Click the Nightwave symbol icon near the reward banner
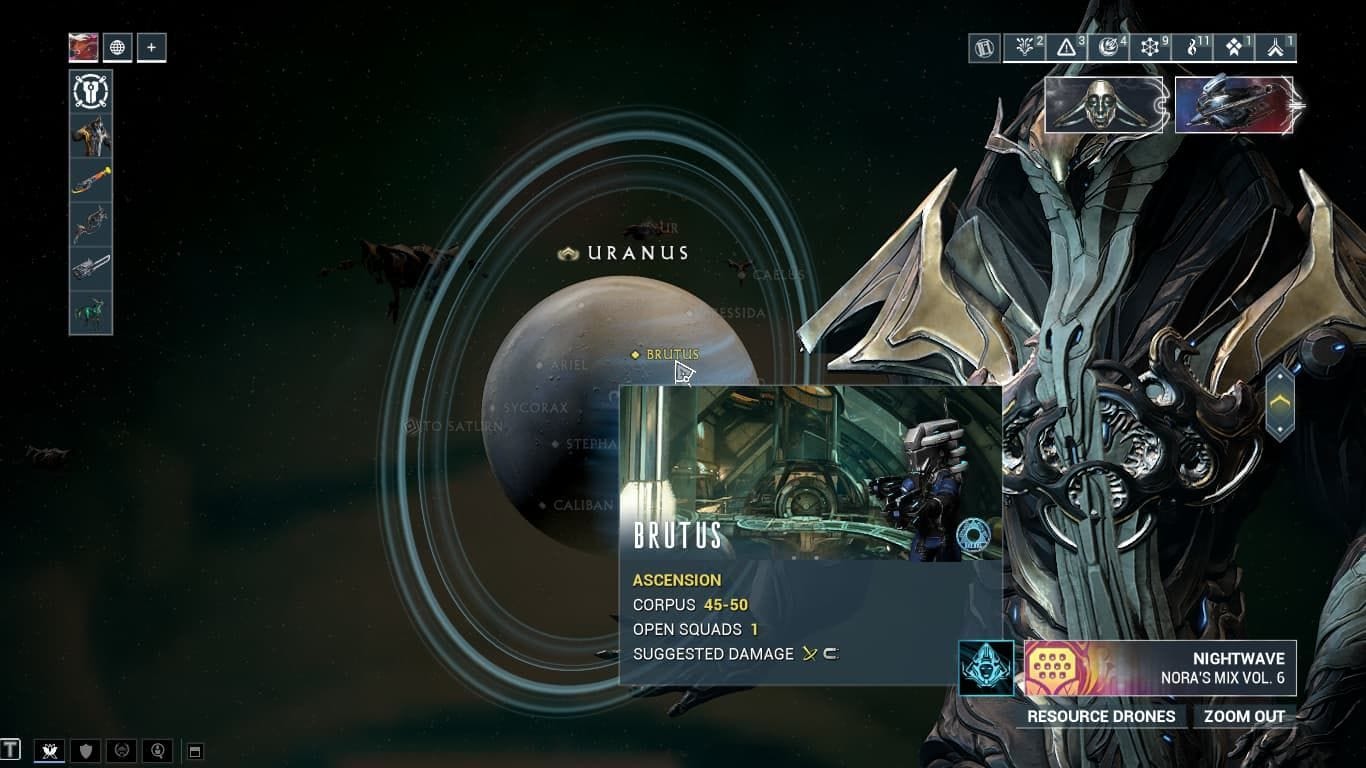The image size is (1366, 768). coord(985,666)
